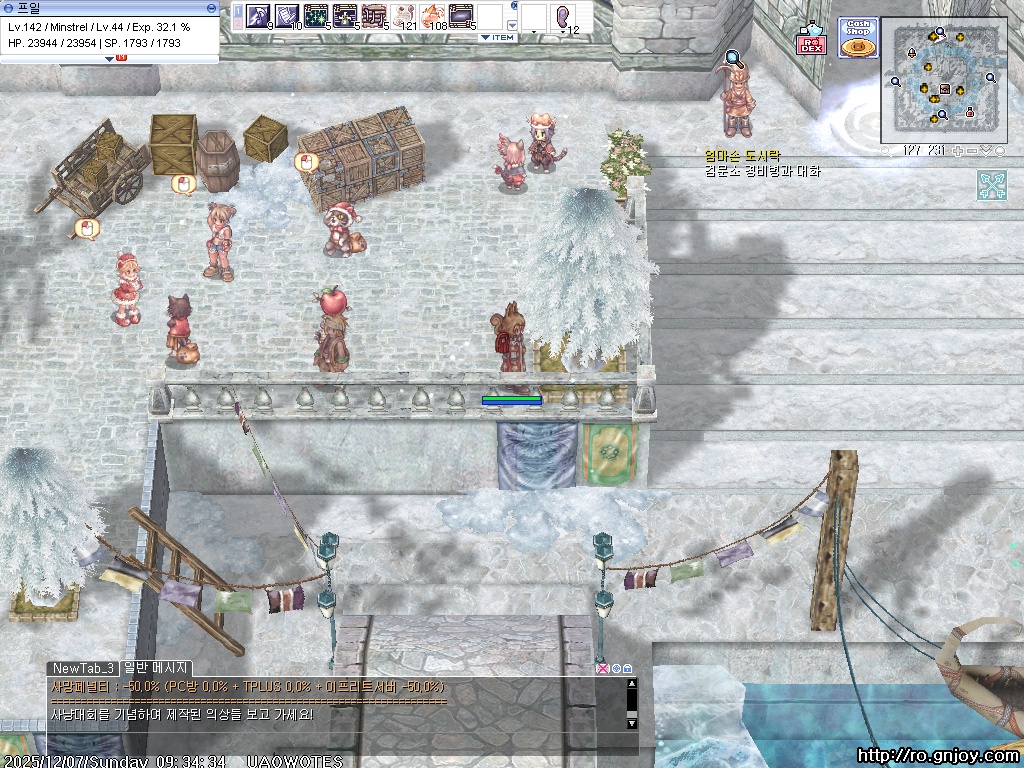Image resolution: width=1024 pixels, height=768 pixels.
Task: Zoom out the minimap with minus button
Action: (971, 151)
